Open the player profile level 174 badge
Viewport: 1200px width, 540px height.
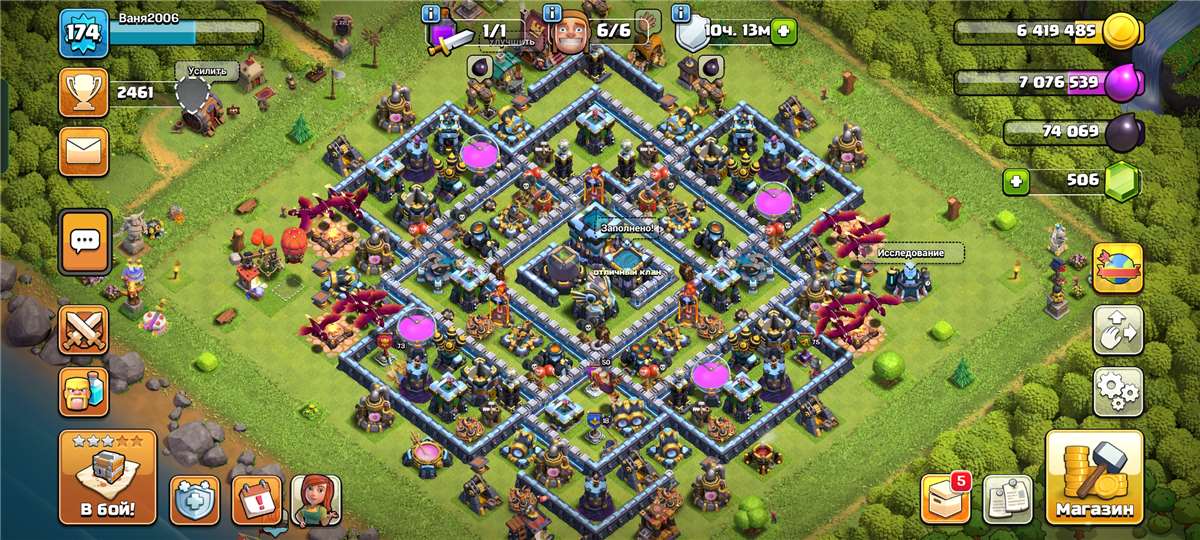tap(84, 34)
